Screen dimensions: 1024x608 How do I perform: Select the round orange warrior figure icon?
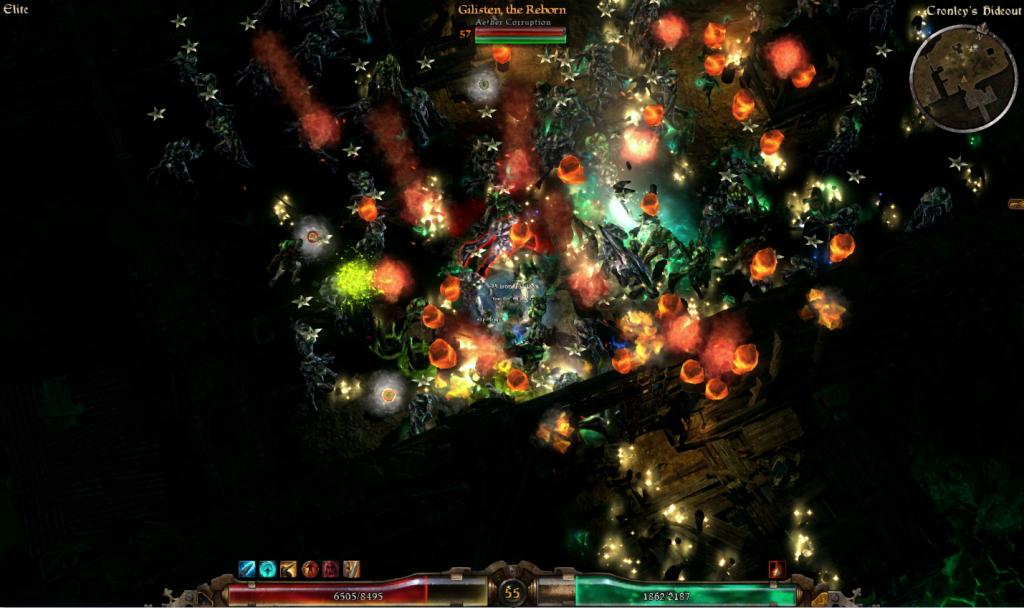click(310, 569)
